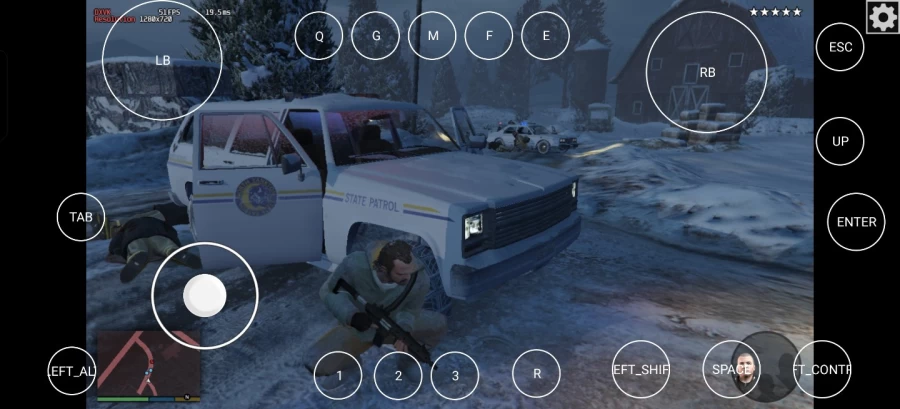Tap the number 3 overlay key
900x409 pixels.
(456, 375)
